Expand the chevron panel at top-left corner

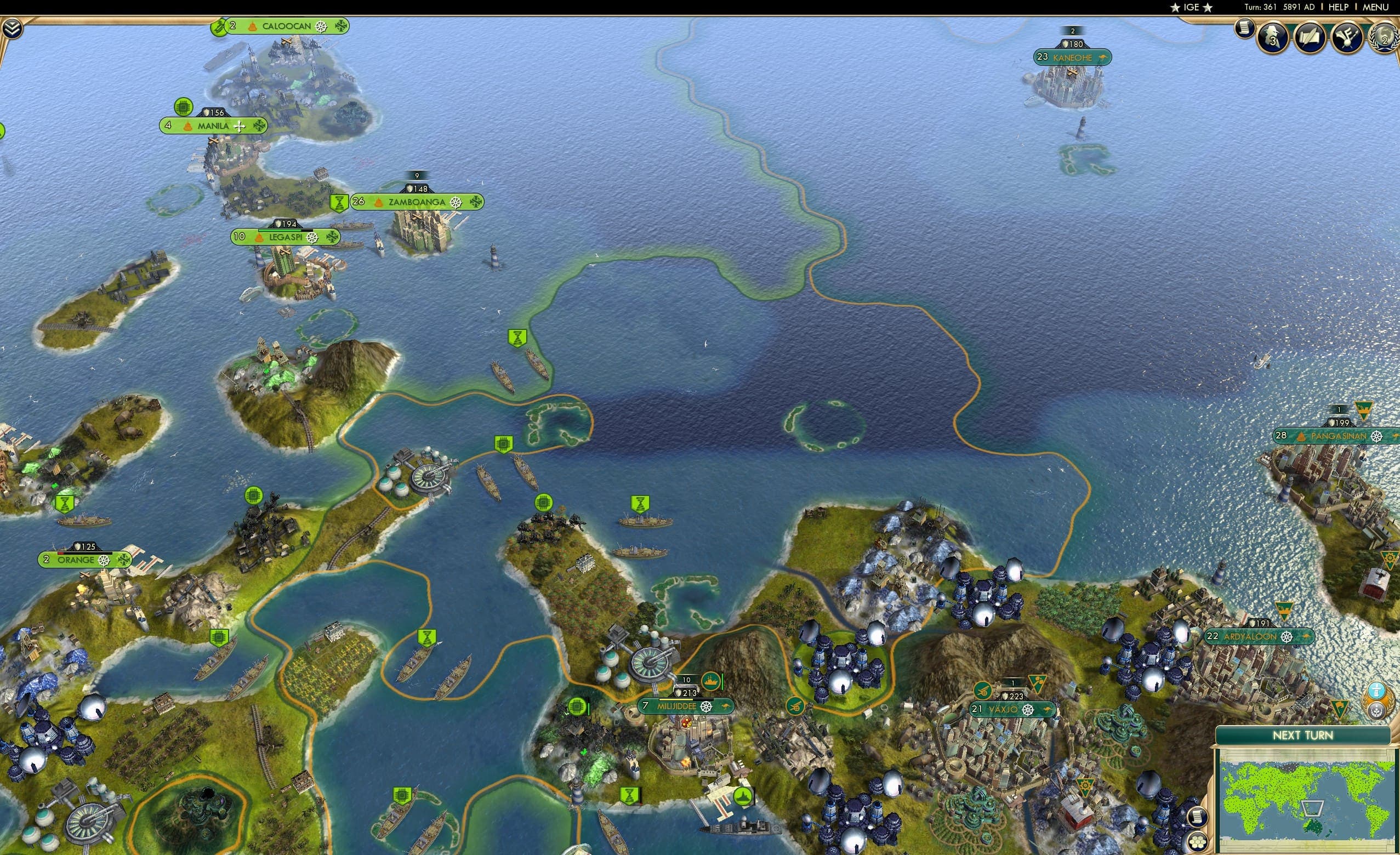(x=13, y=29)
